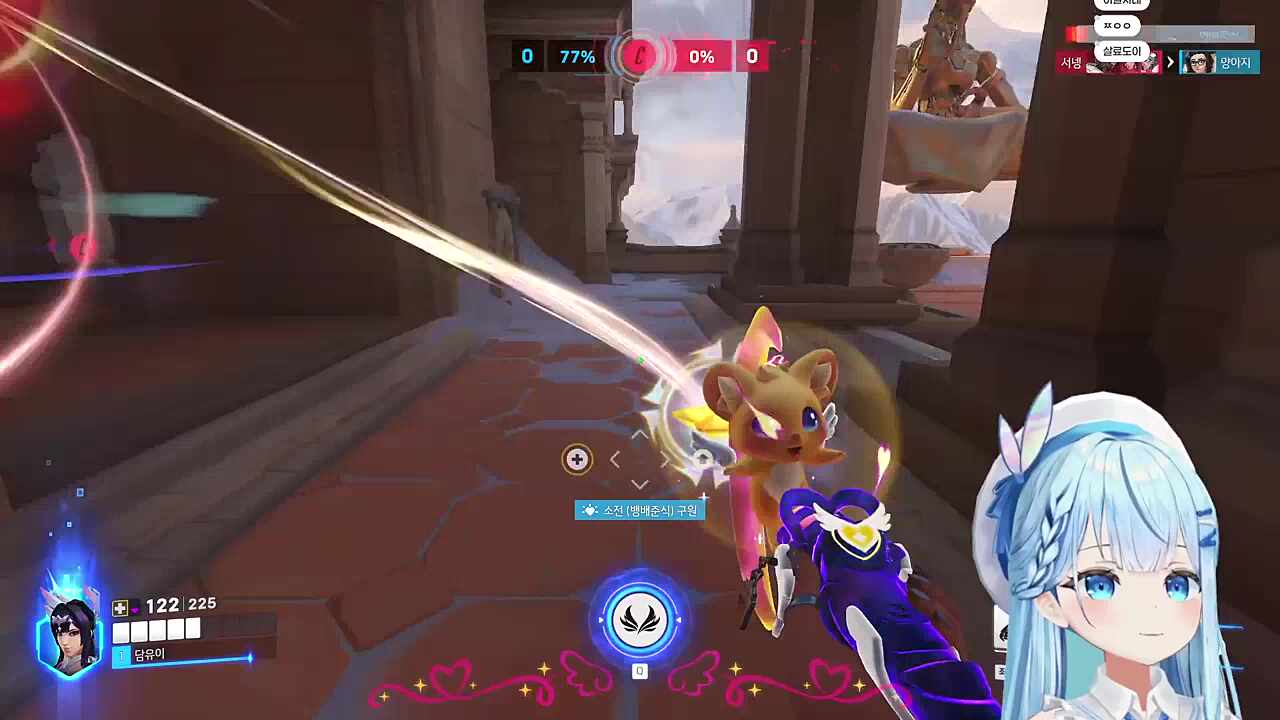Activate the Valkyrie wings ultimate icon
This screenshot has width=1280, height=720.
(640, 620)
